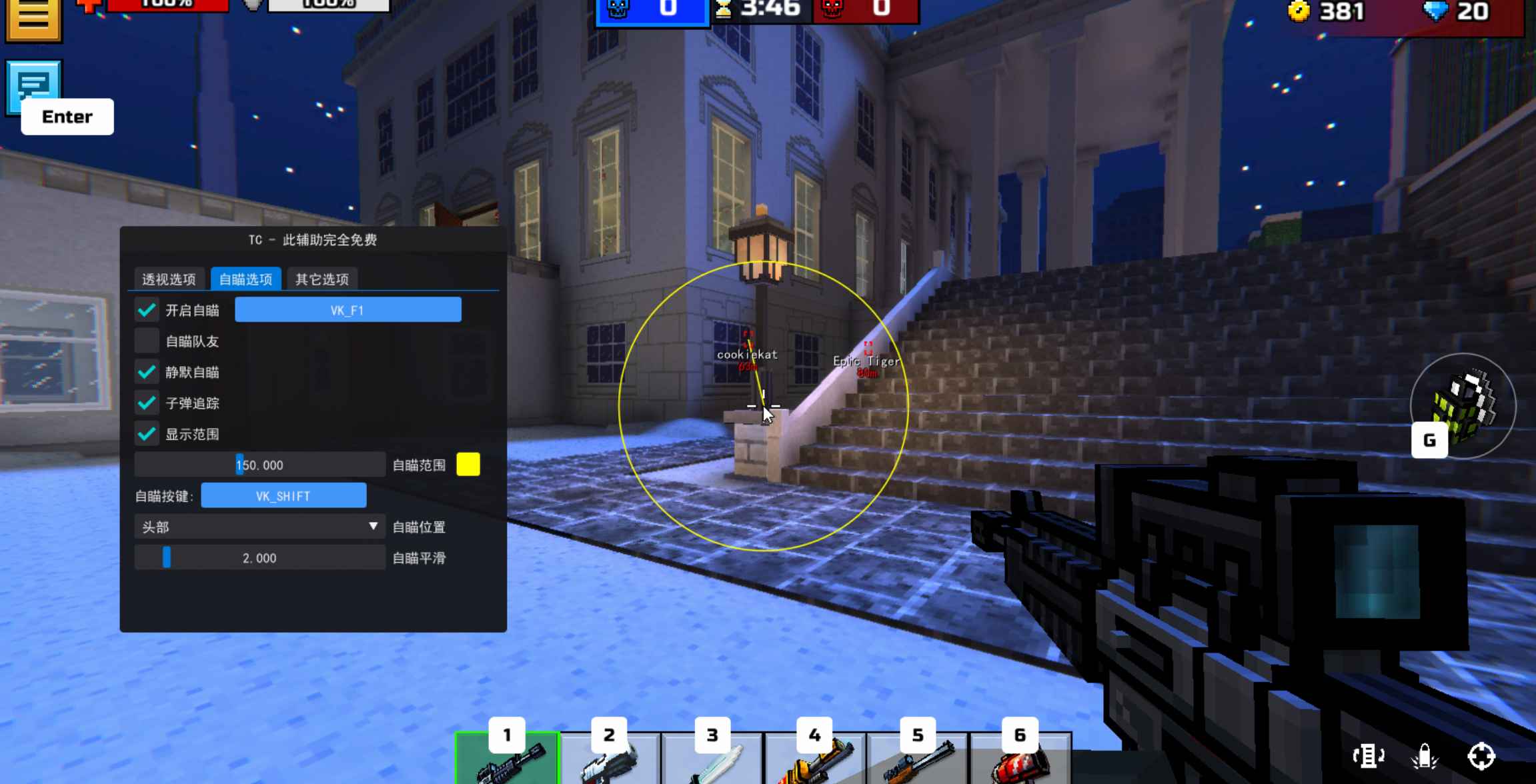The image size is (1536, 784).
Task: Uncheck the 静默自瞄 option
Action: tap(147, 372)
